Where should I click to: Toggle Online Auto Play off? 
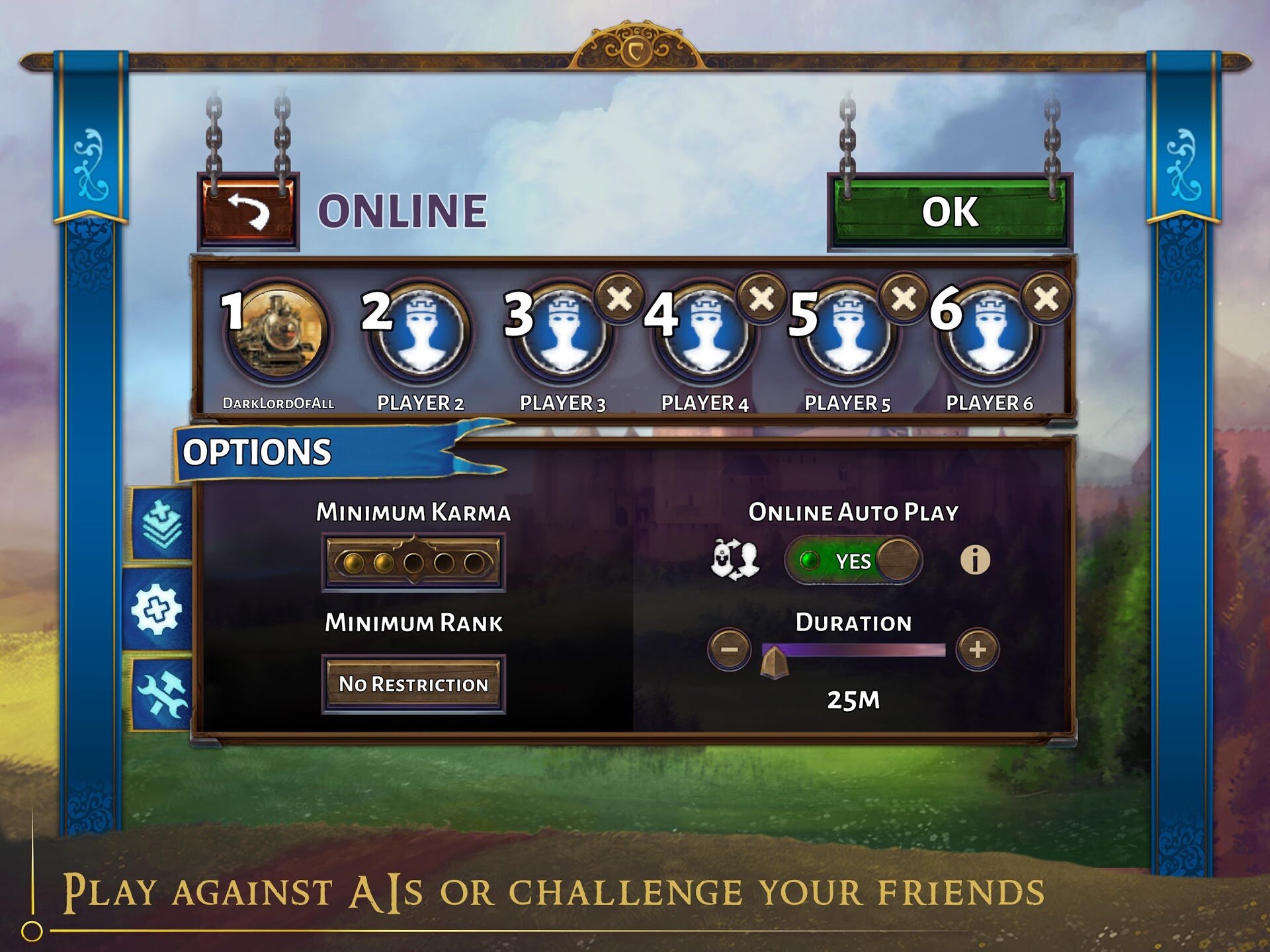click(853, 561)
